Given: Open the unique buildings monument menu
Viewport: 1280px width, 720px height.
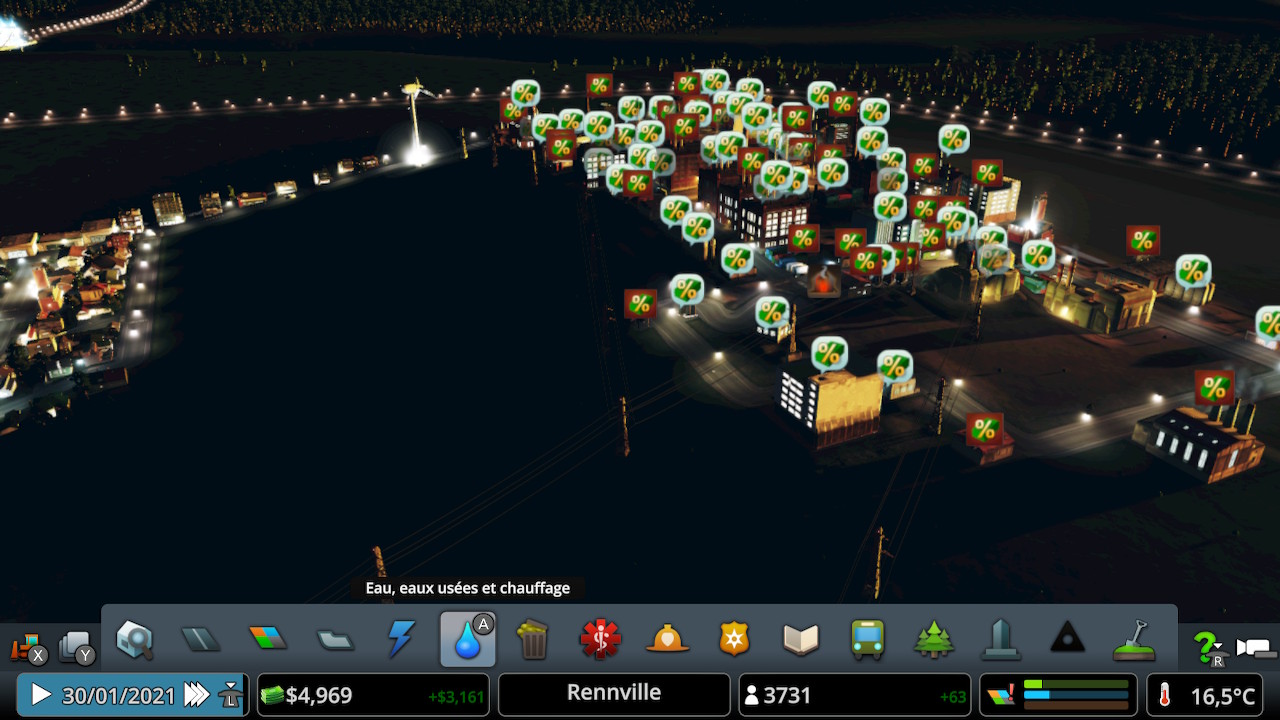Looking at the screenshot, I should click(1001, 639).
